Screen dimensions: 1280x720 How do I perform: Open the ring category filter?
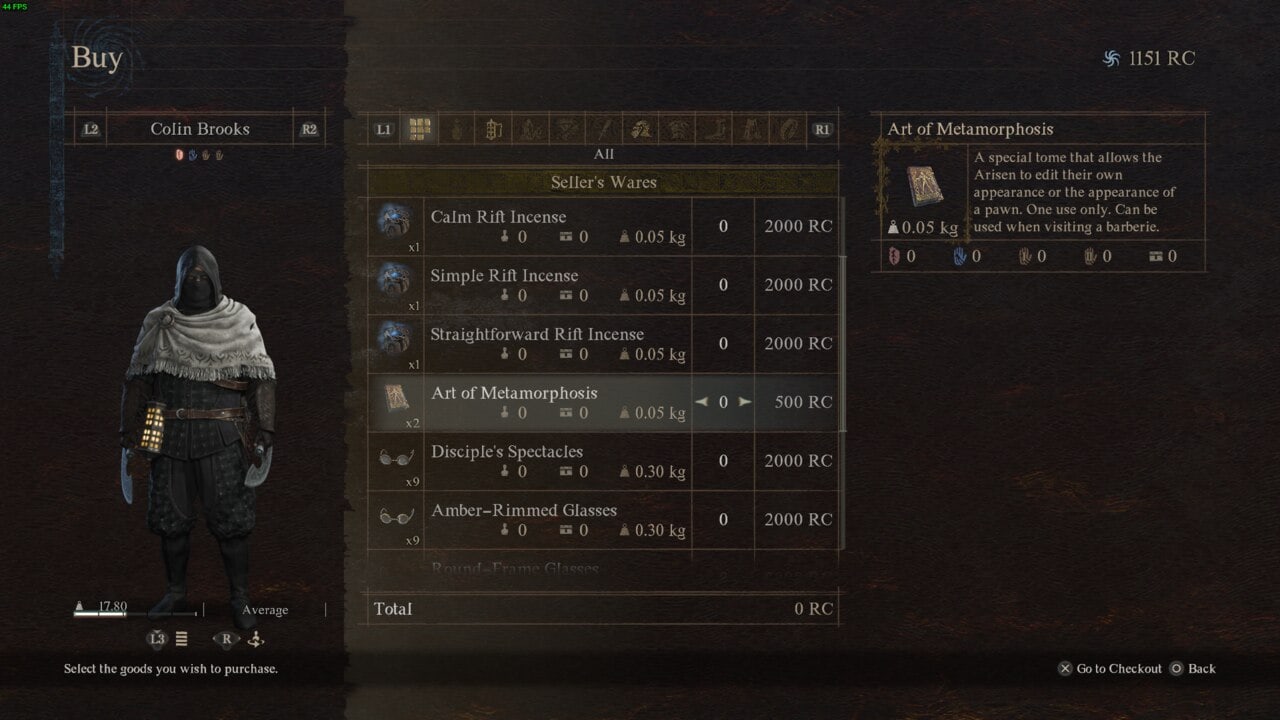point(787,128)
